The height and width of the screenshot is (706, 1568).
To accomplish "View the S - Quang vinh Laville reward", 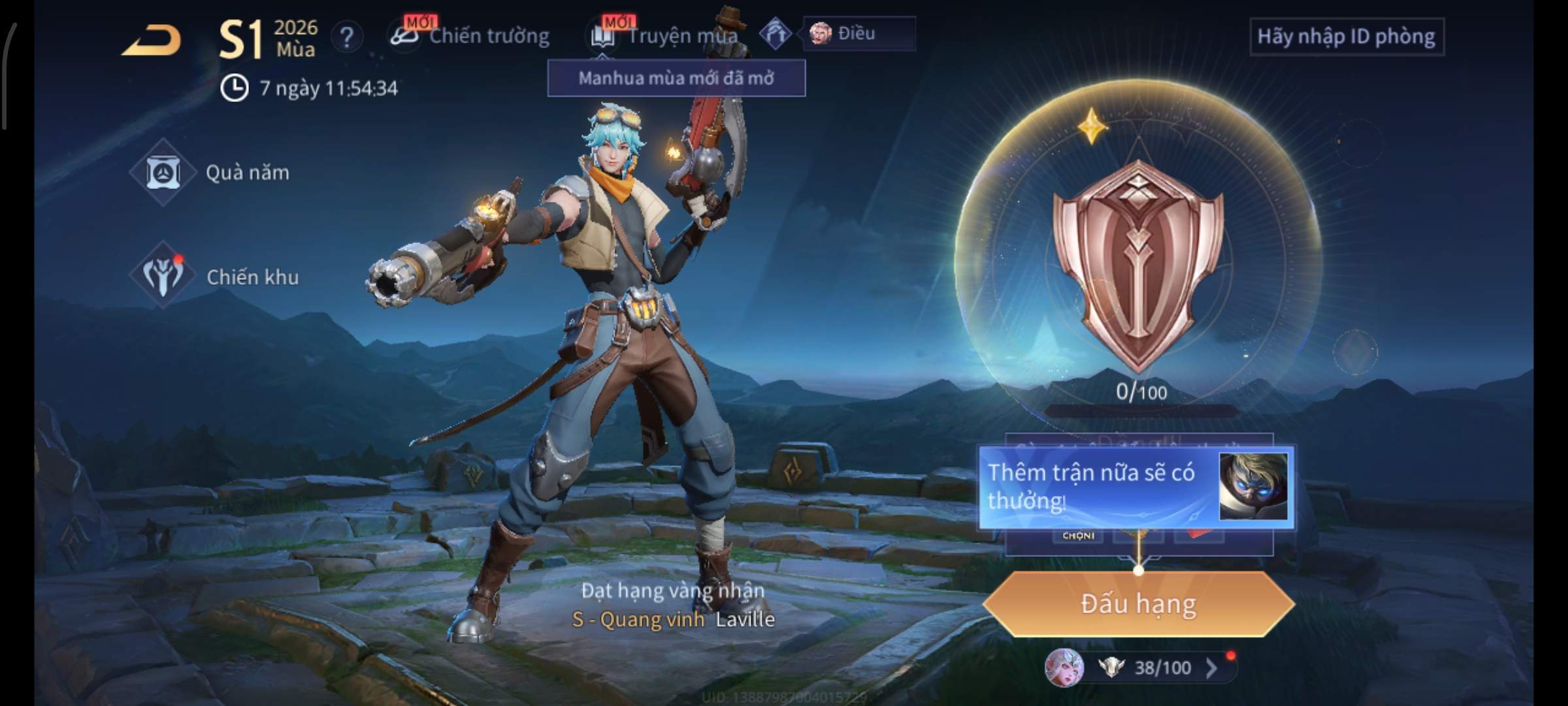I will click(673, 618).
